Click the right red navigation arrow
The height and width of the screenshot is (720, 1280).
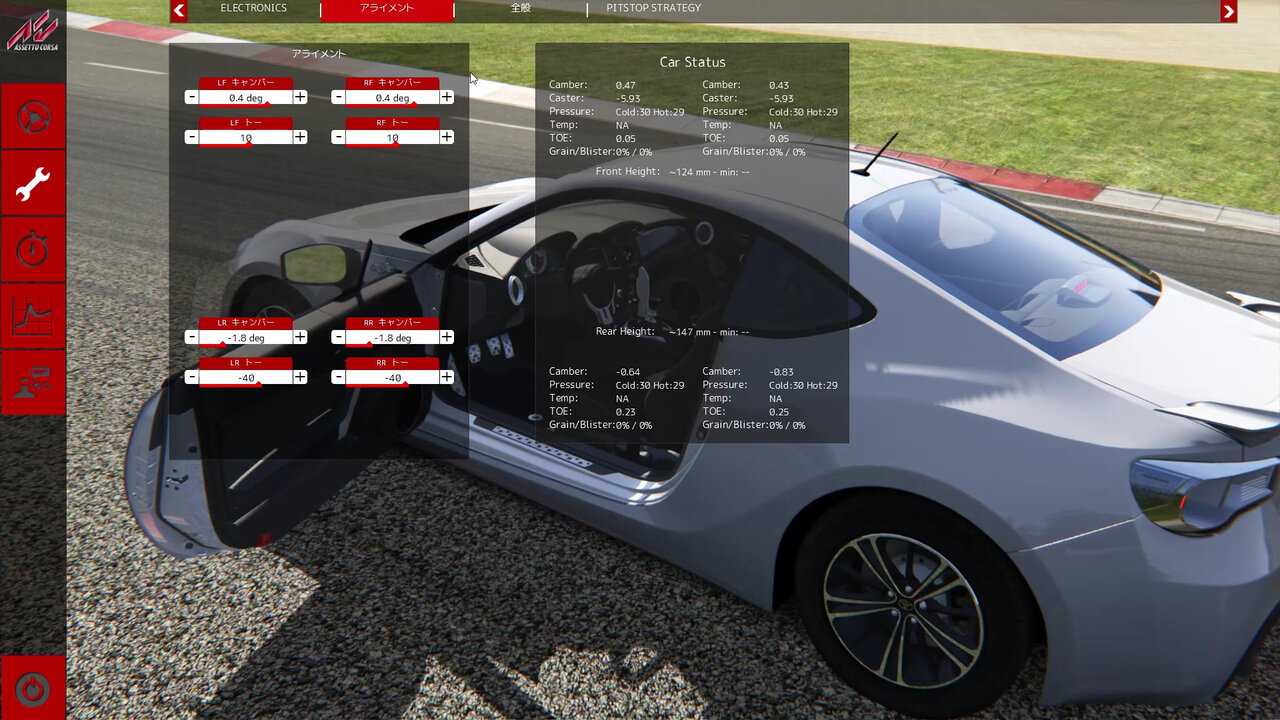1227,10
